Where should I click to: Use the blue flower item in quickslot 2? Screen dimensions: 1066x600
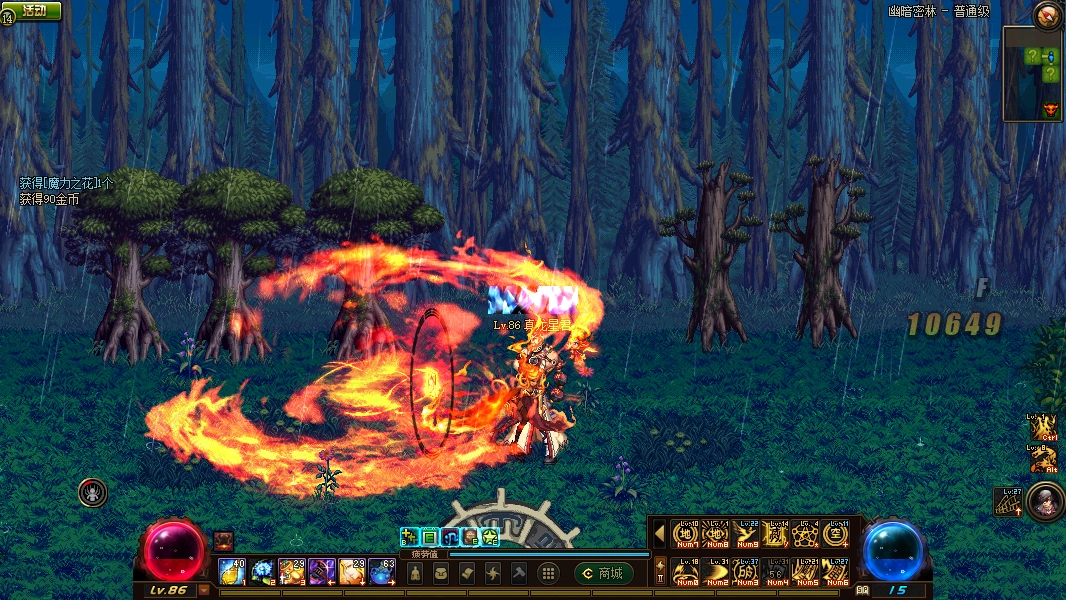click(x=263, y=571)
